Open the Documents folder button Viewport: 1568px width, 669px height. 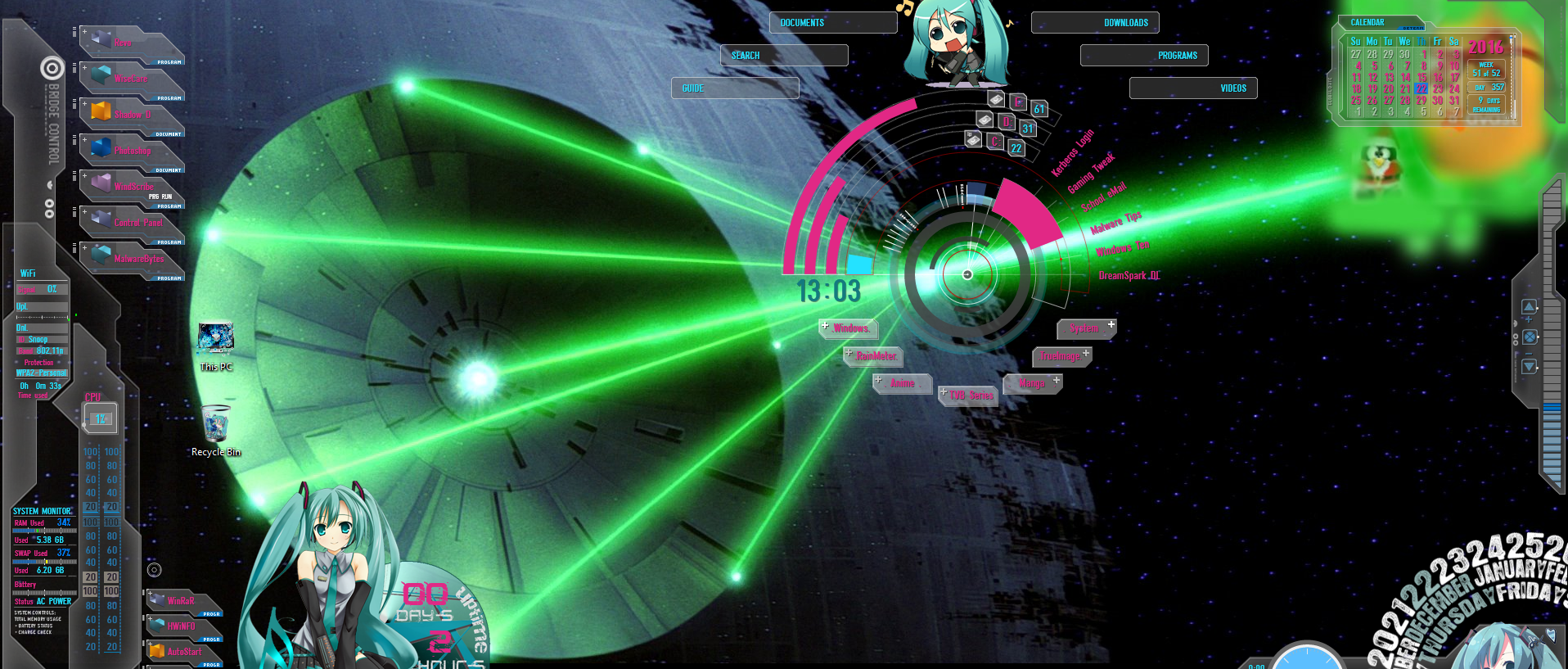[832, 23]
